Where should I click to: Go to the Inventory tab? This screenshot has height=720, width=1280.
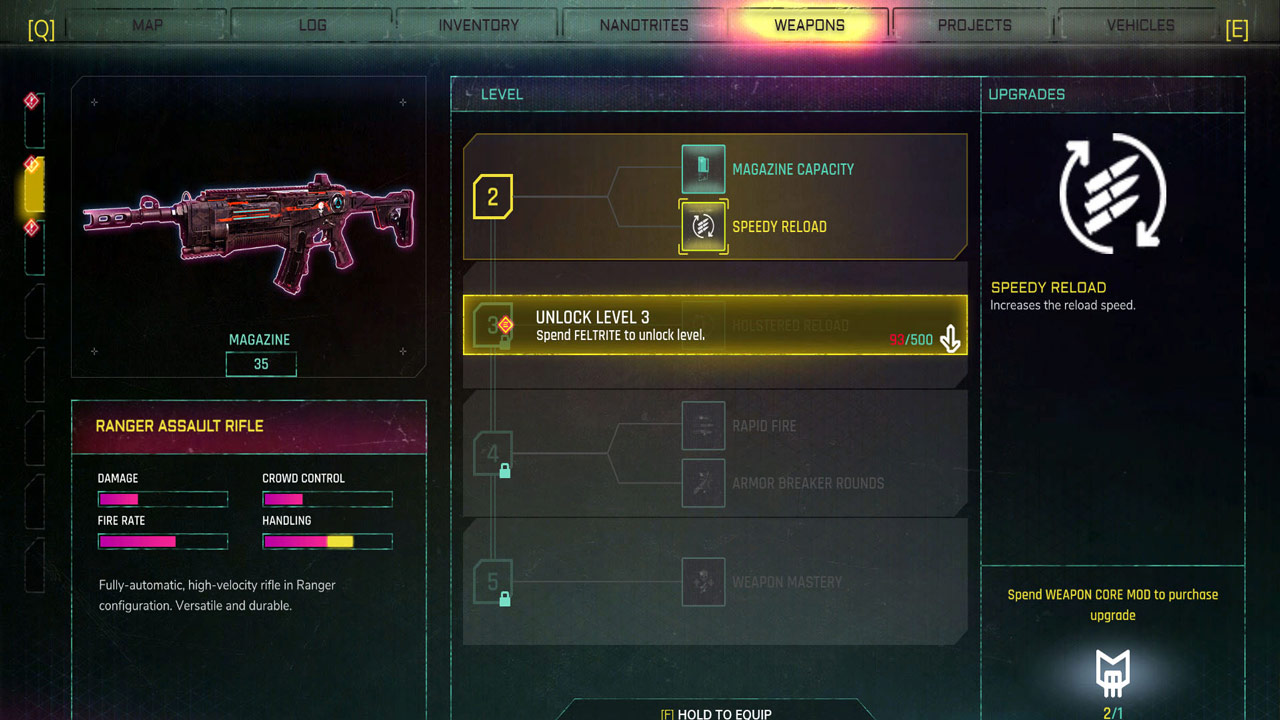point(479,25)
